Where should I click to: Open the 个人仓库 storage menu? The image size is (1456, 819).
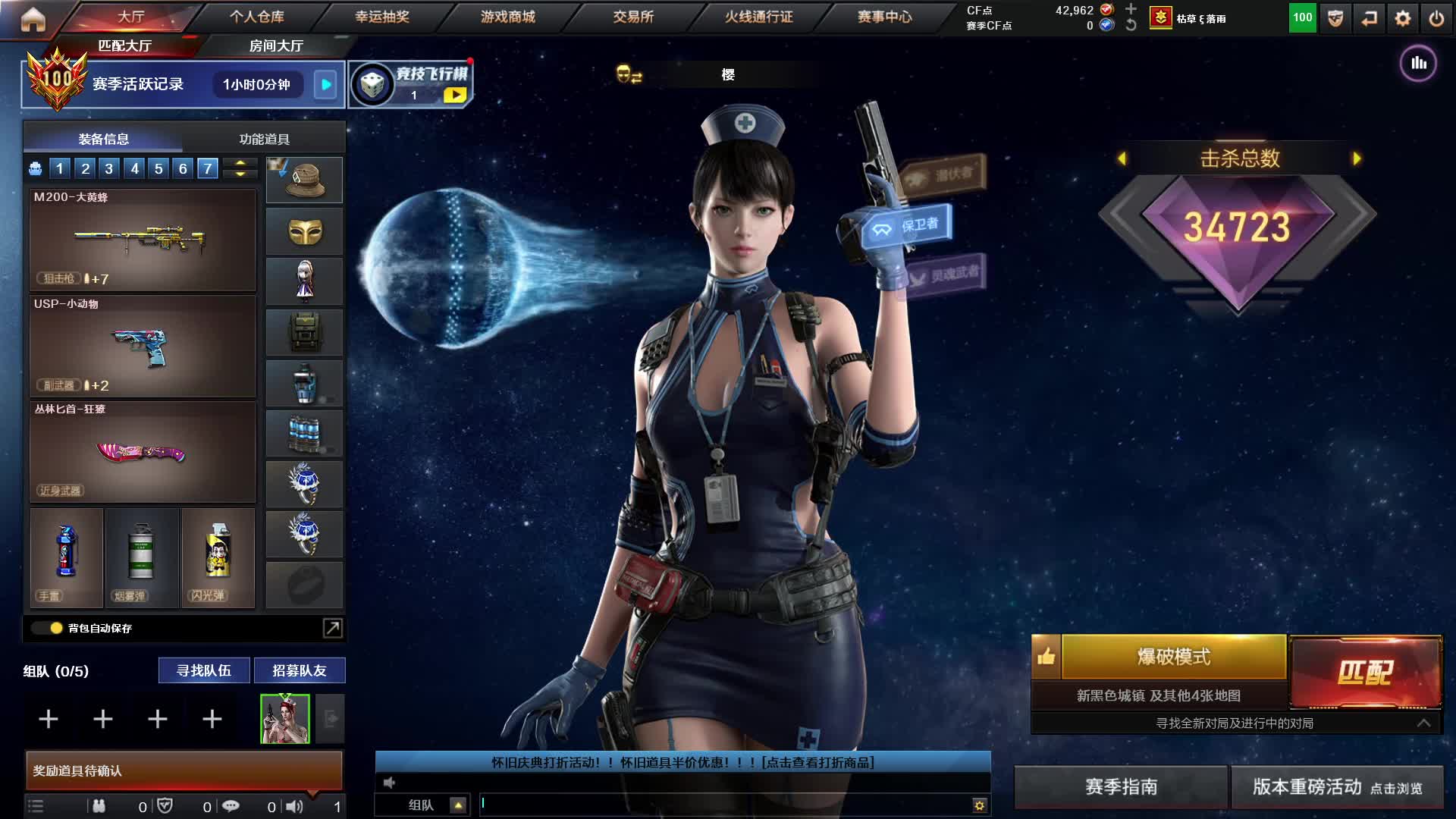(x=257, y=17)
